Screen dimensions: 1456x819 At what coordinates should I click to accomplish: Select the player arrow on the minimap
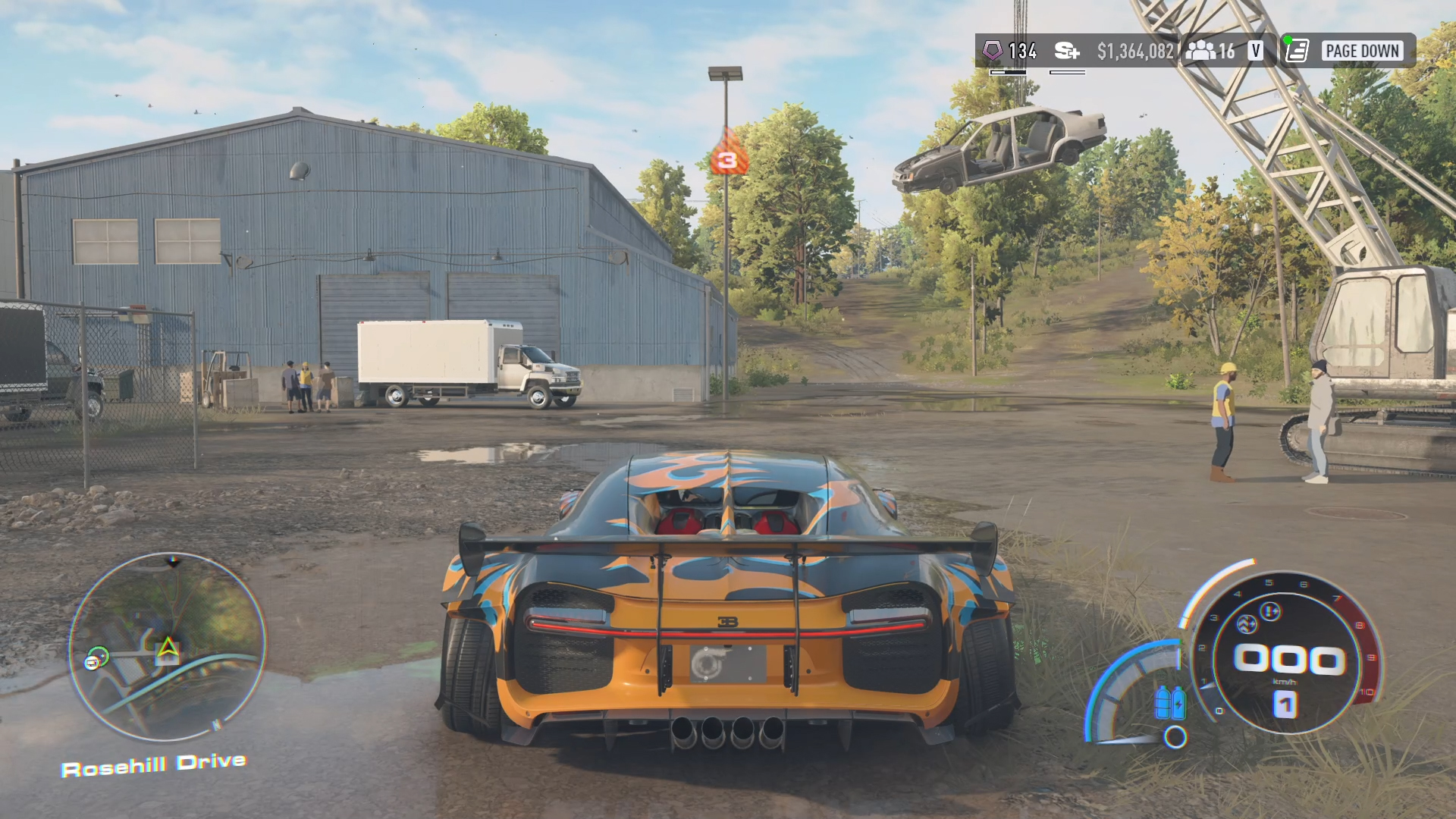click(x=168, y=648)
